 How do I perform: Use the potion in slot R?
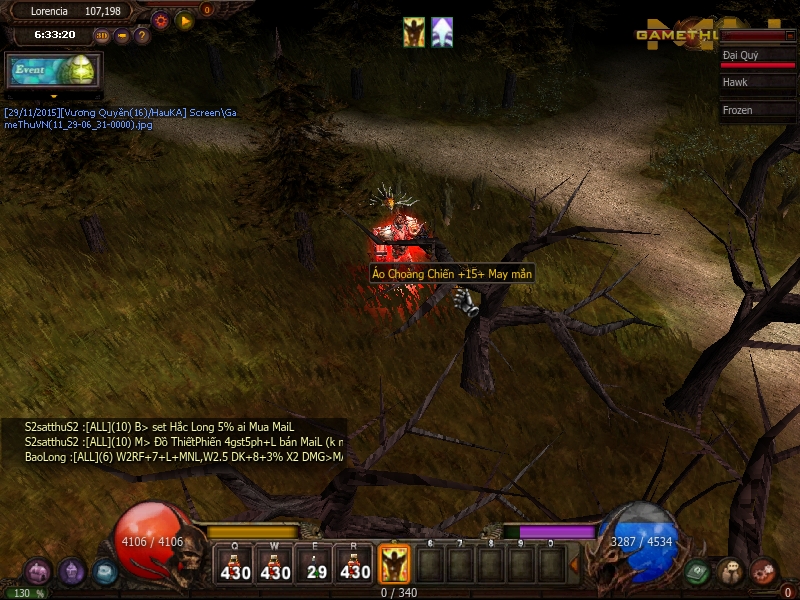point(355,565)
